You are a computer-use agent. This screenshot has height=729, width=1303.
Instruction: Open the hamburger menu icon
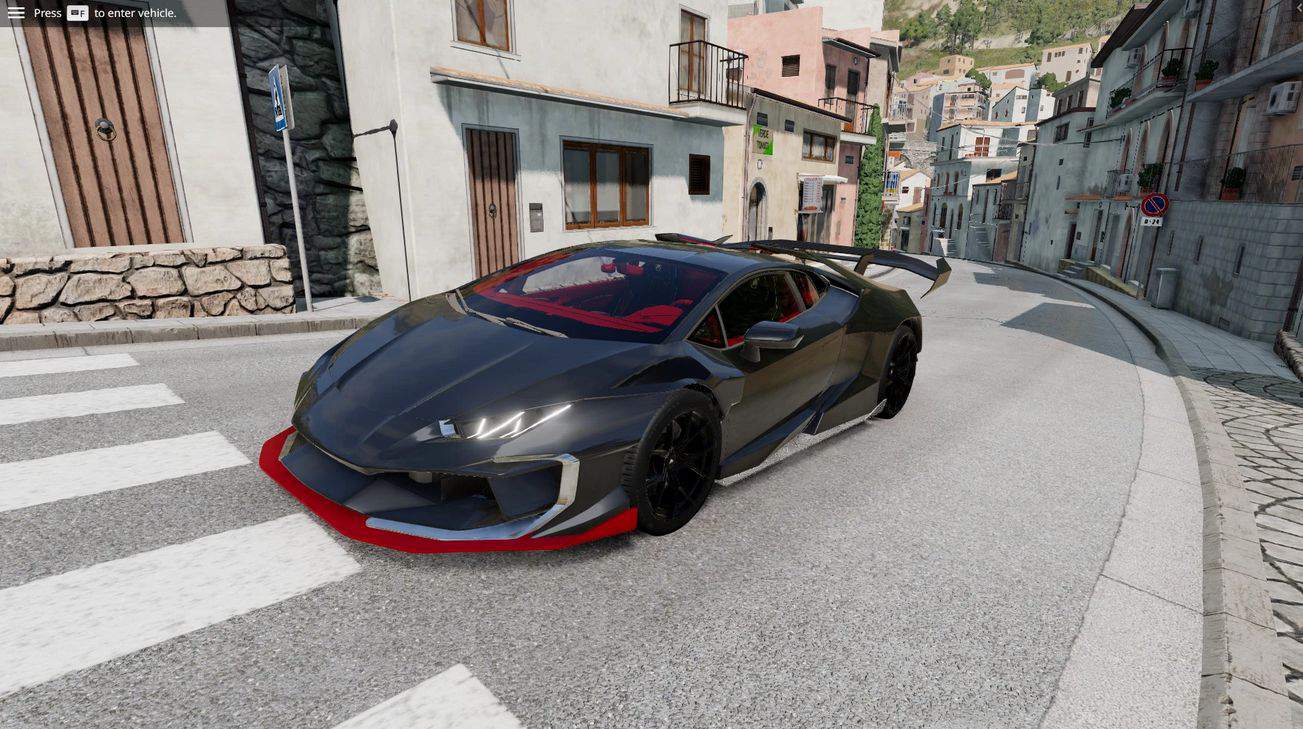pos(16,13)
